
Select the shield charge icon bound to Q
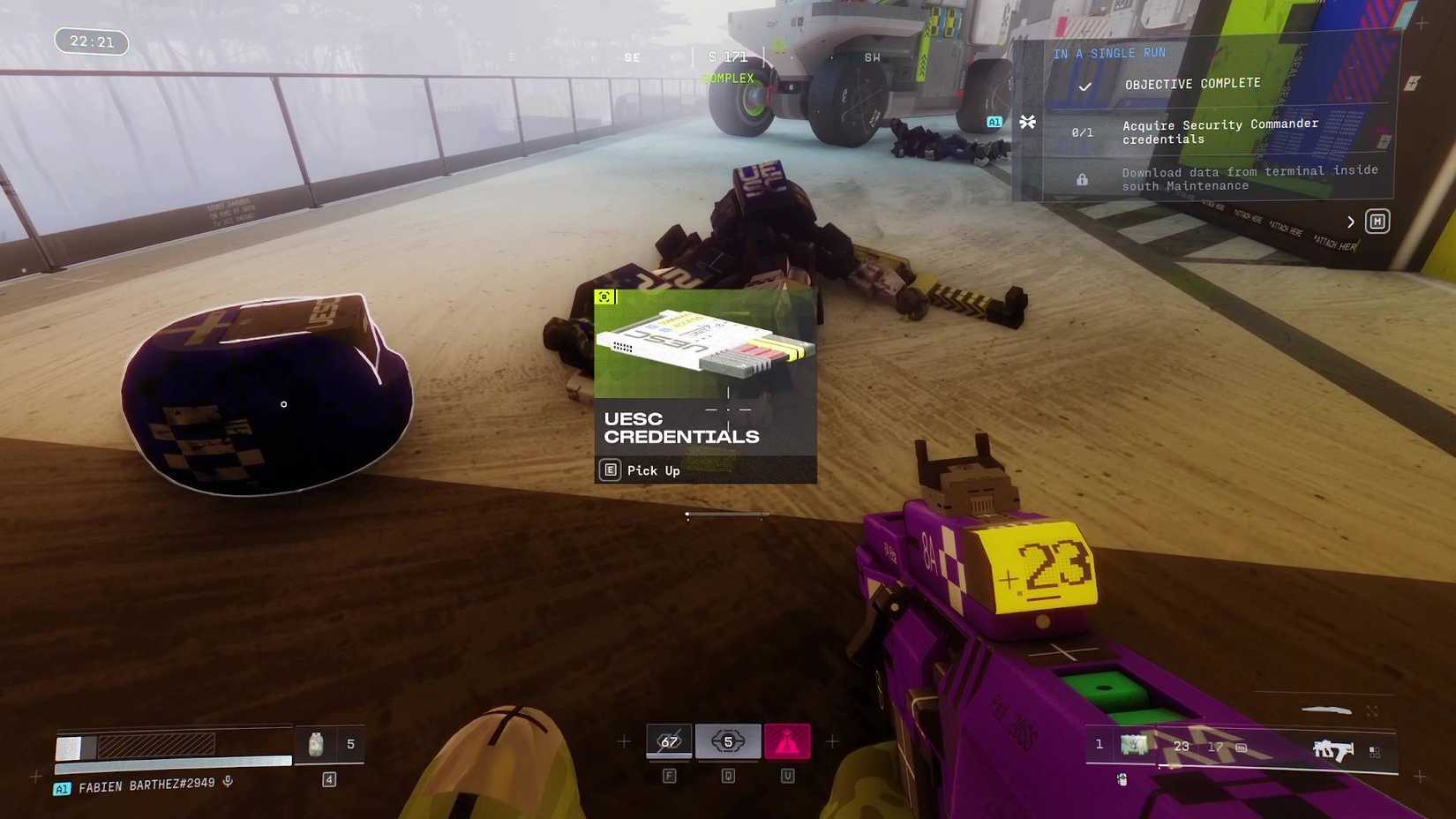click(726, 741)
